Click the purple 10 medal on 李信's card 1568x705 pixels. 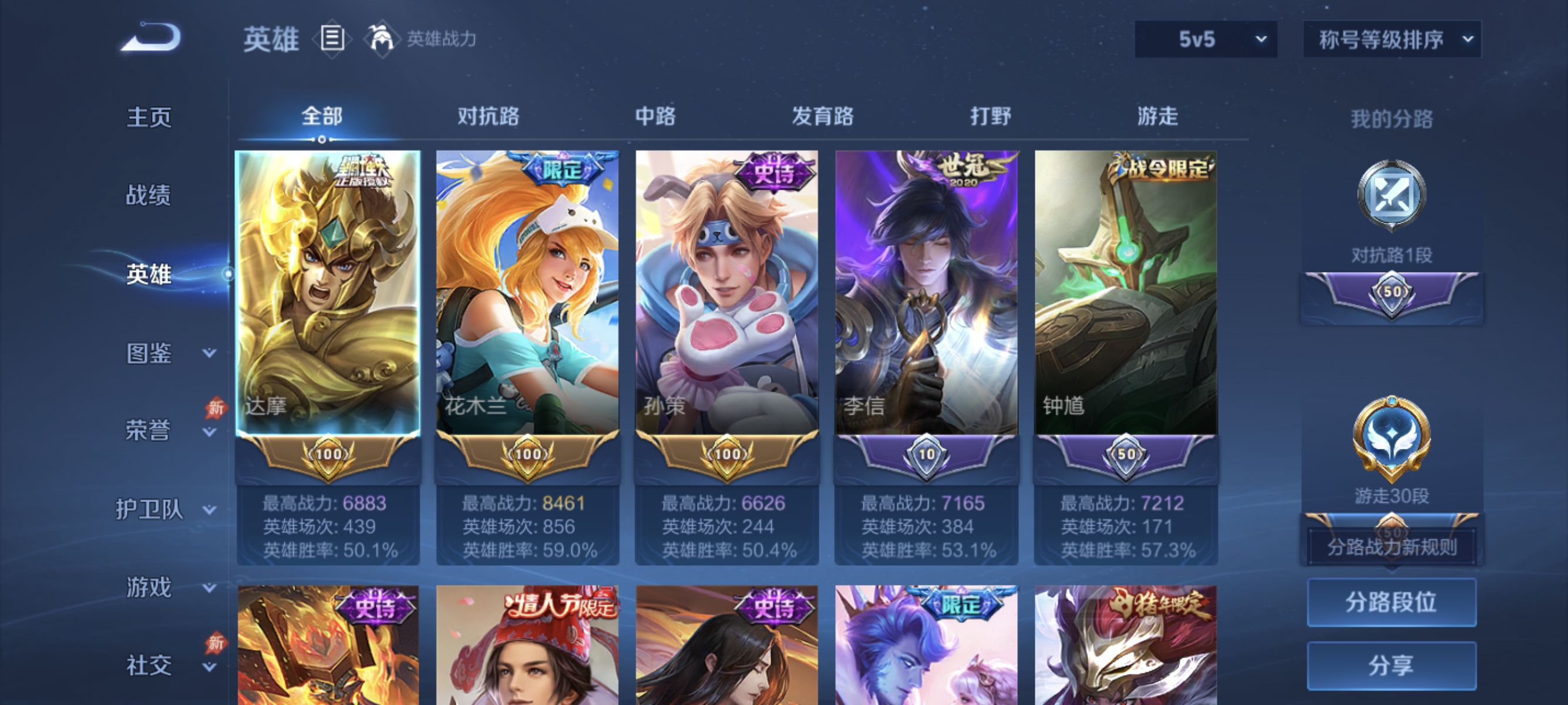[926, 454]
